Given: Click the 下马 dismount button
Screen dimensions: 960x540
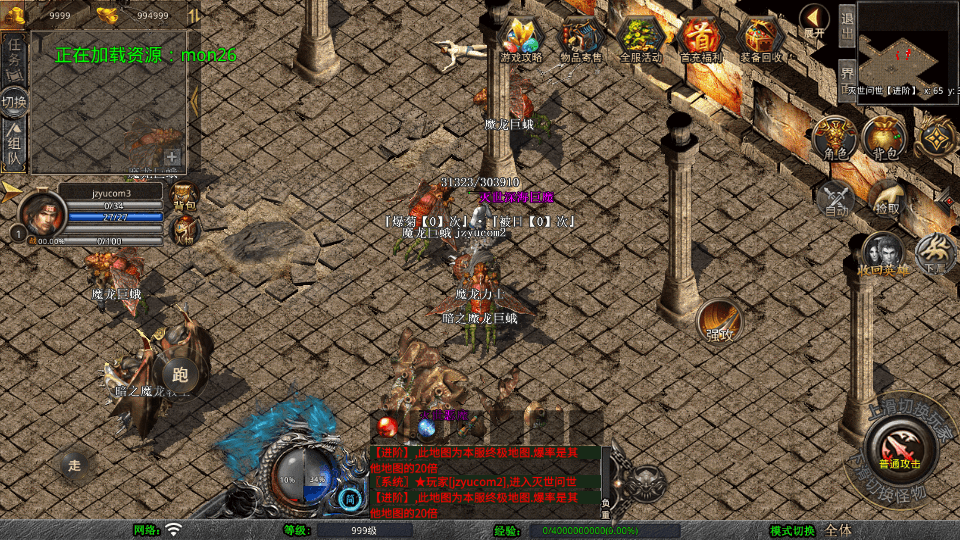Looking at the screenshot, I should click(936, 254).
